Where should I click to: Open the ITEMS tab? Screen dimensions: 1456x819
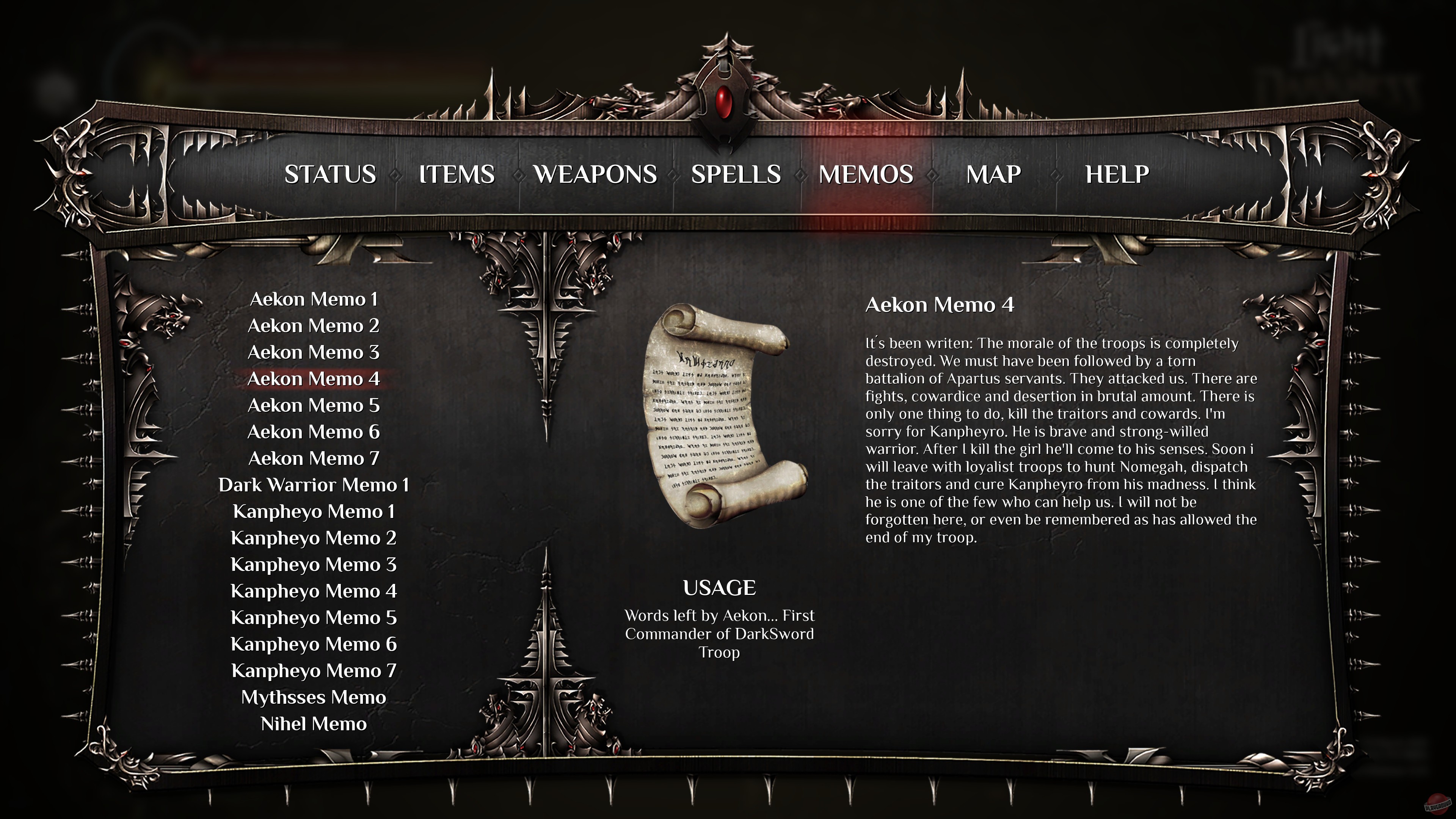(458, 175)
